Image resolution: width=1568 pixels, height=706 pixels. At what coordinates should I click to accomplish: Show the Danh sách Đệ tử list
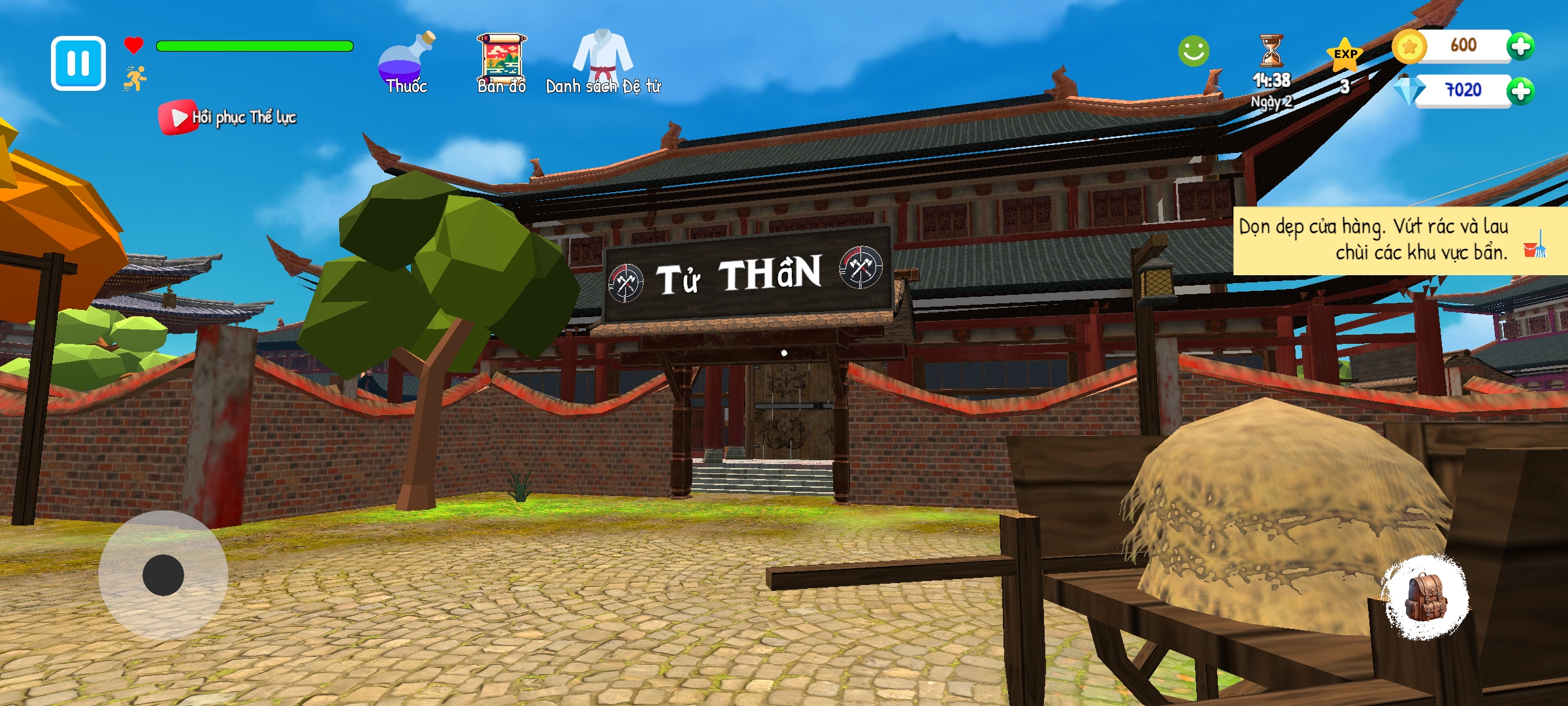pyautogui.click(x=603, y=62)
